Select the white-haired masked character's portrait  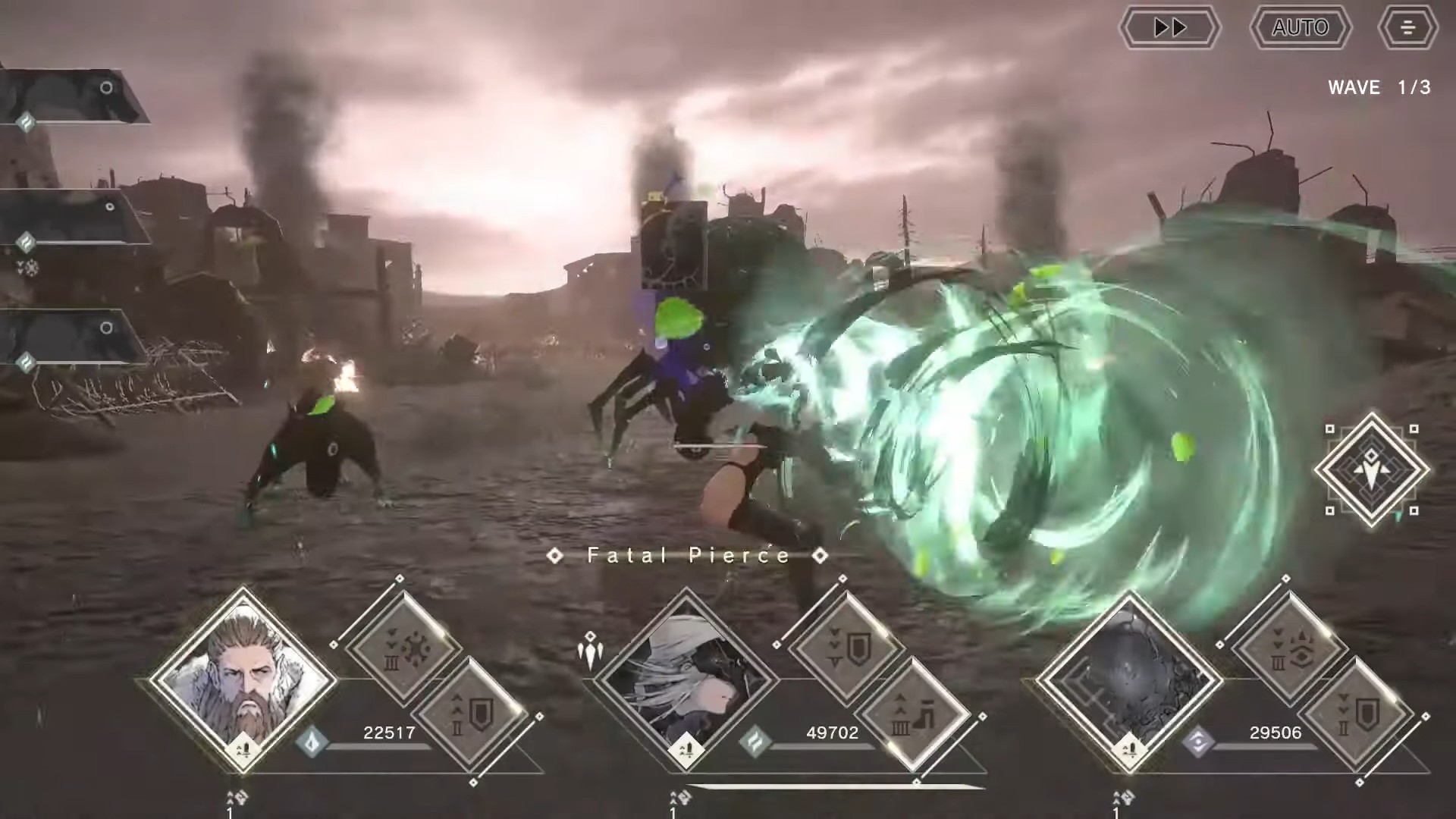(x=686, y=679)
